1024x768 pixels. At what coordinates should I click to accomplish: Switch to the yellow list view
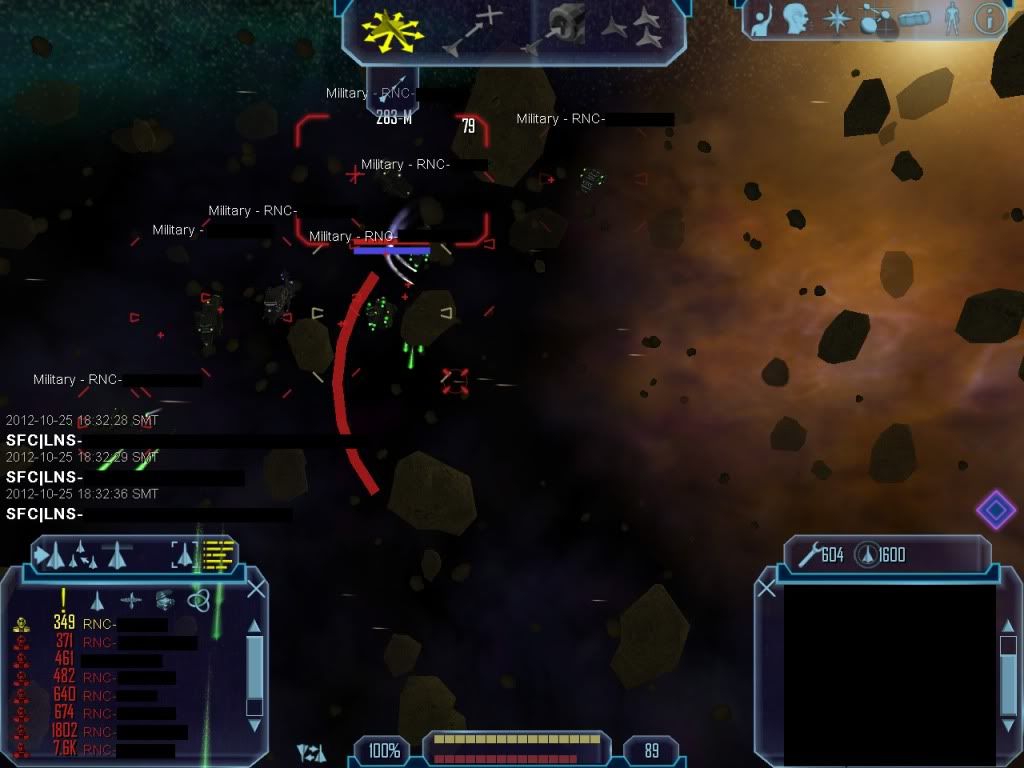point(219,554)
